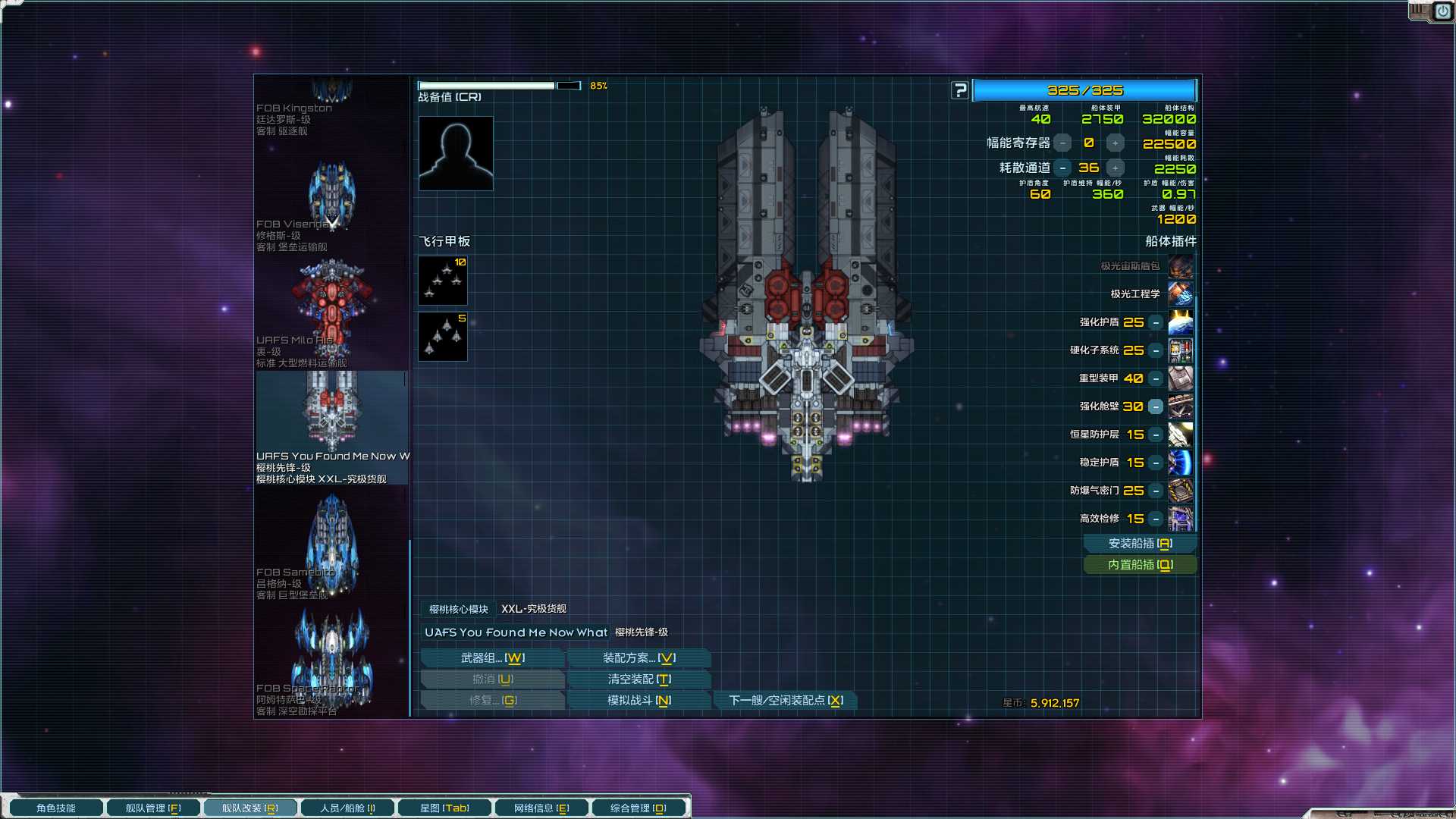
Task: Select the 极光工程学 hullmod icon
Action: click(1181, 293)
